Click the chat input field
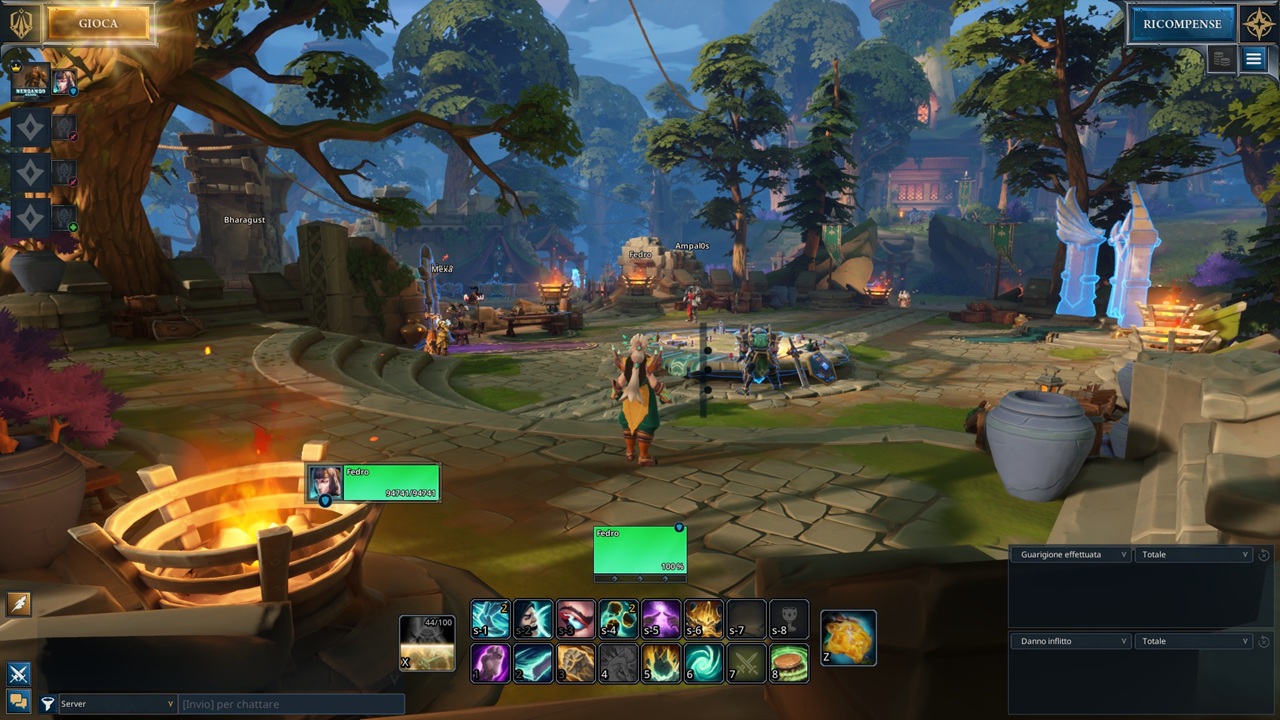Screen dimensions: 1280x720 coord(290,704)
